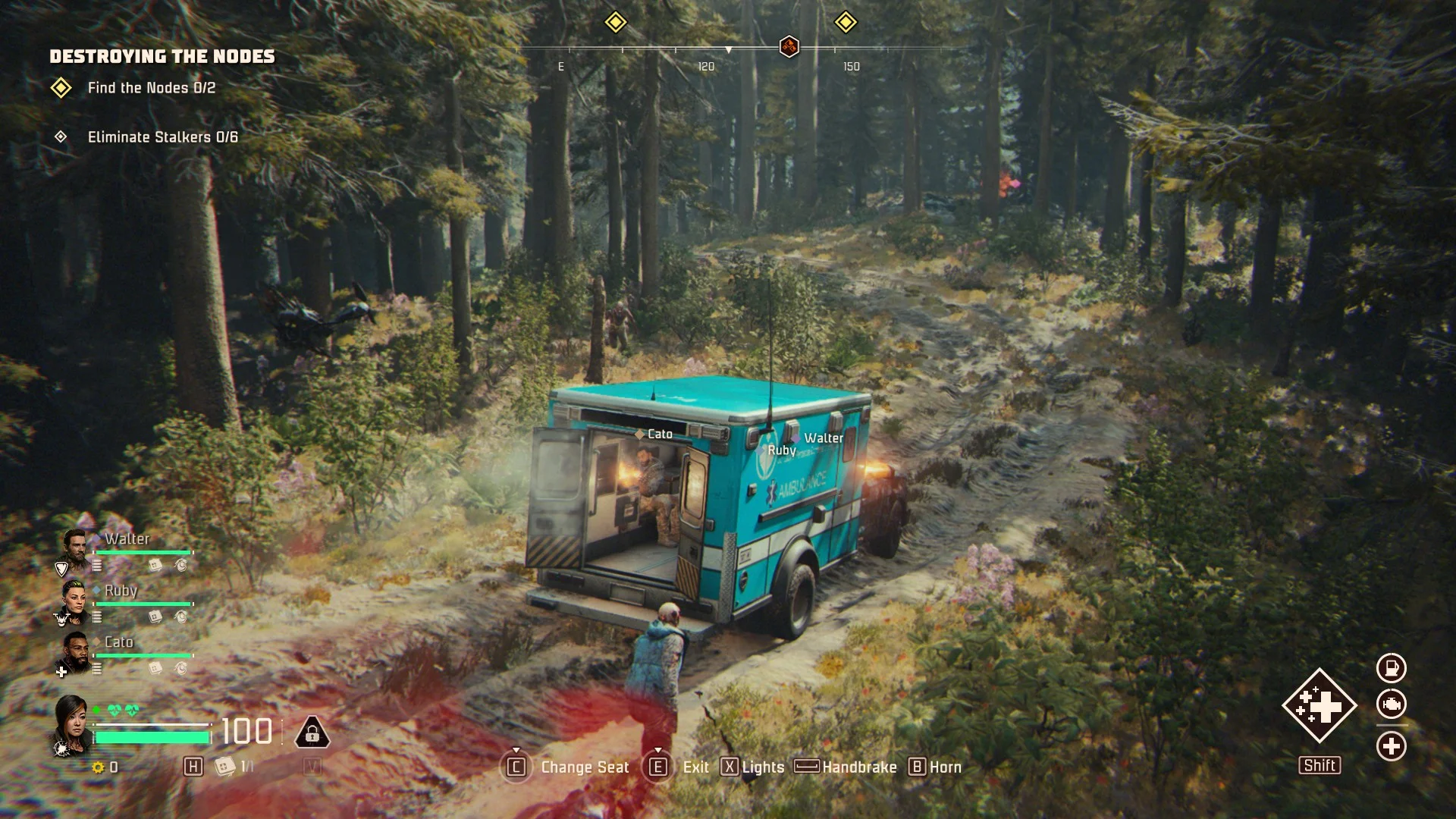Click the fuel gauge icon near the vehicle controls
1456x819 pixels.
pos(1392,667)
